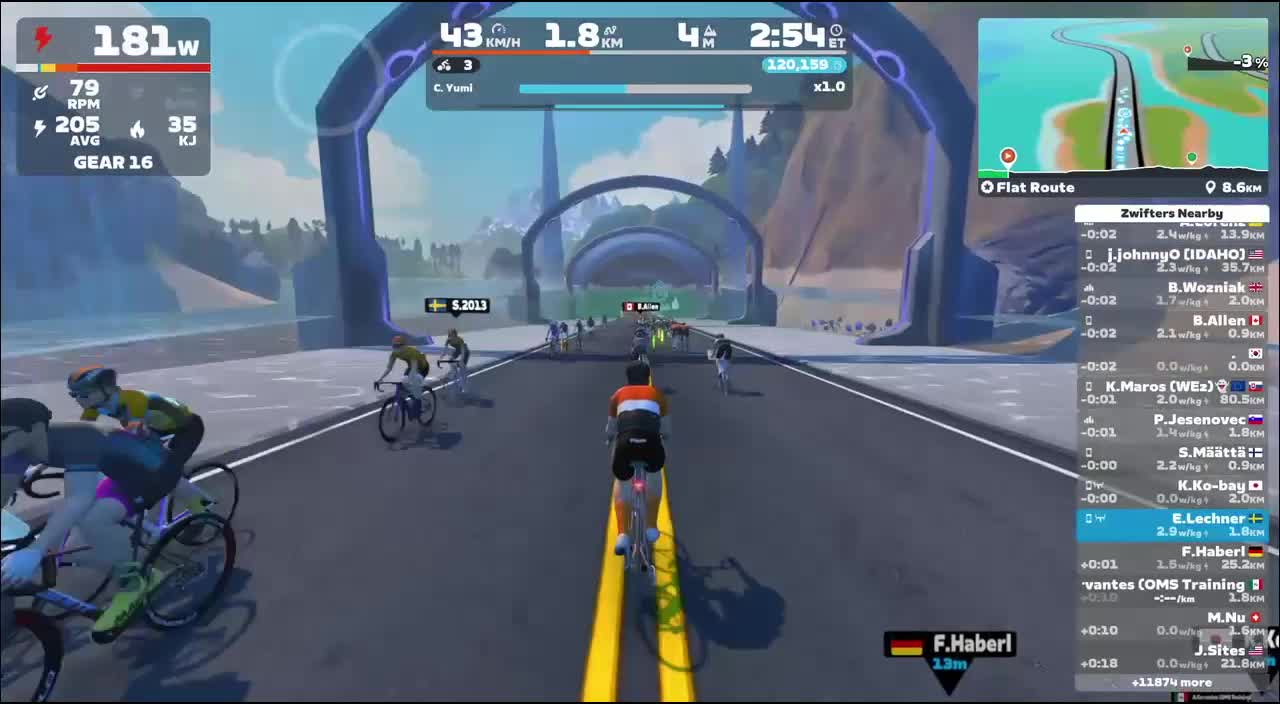The height and width of the screenshot is (704, 1280).
Task: Show the +11874 more riders
Action: [x=1171, y=682]
